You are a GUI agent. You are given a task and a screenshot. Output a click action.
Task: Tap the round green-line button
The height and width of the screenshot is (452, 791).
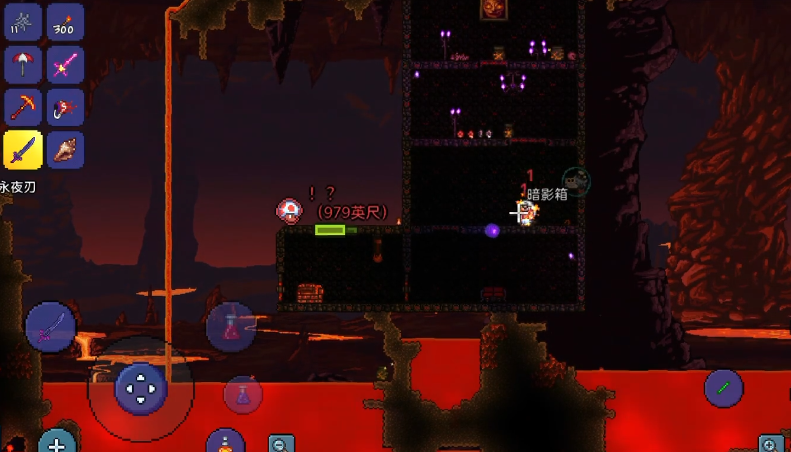point(723,388)
